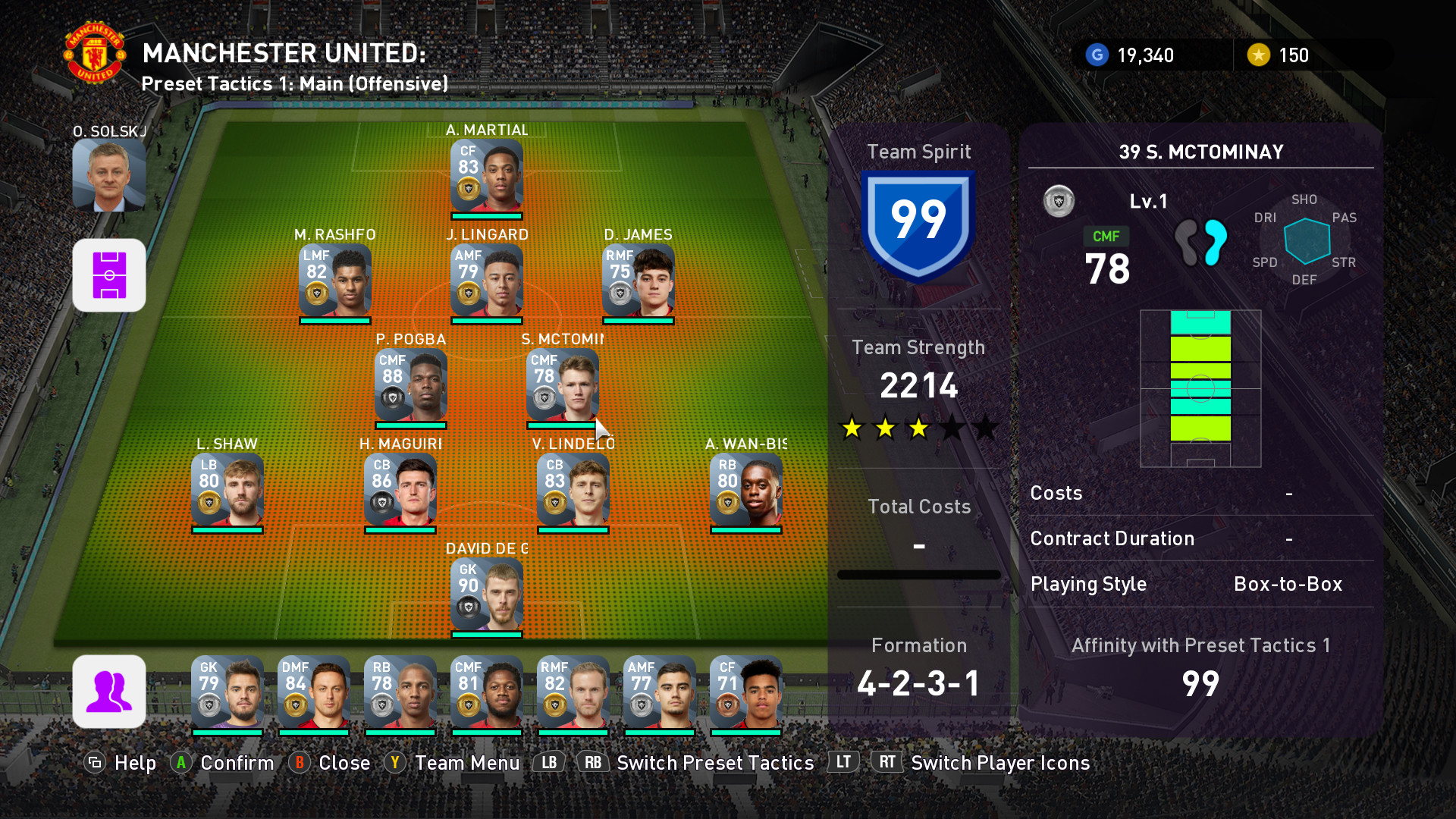
Task: Select D. James' RMF card
Action: pos(638,281)
